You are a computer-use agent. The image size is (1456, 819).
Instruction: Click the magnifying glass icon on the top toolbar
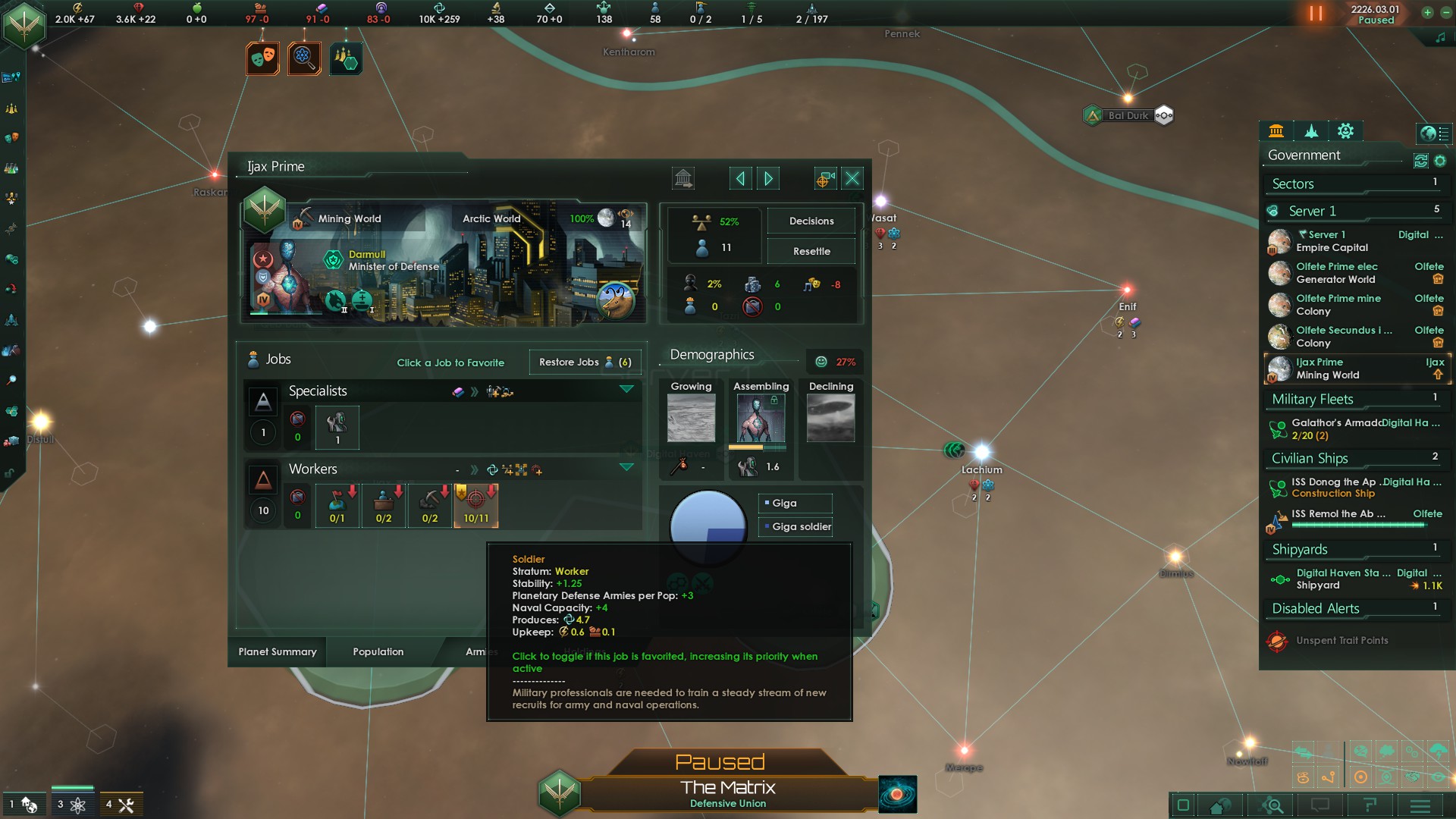pos(304,58)
